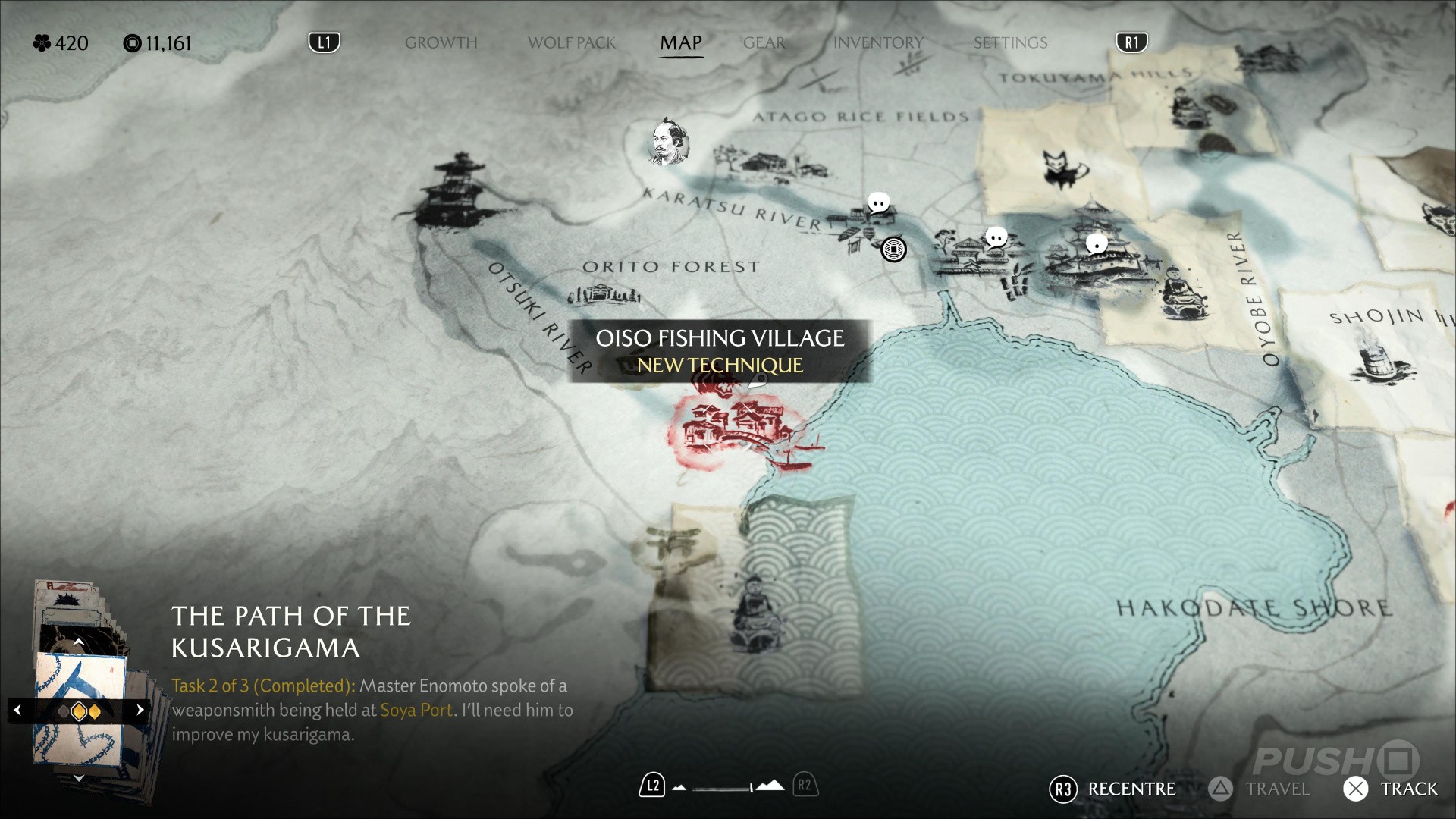Screen dimensions: 1456x819
Task: Select the samurai portrait map marker
Action: pyautogui.click(x=669, y=142)
